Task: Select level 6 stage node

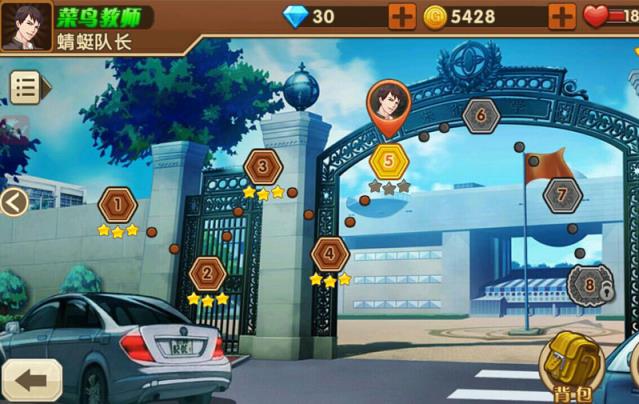Action: click(481, 116)
